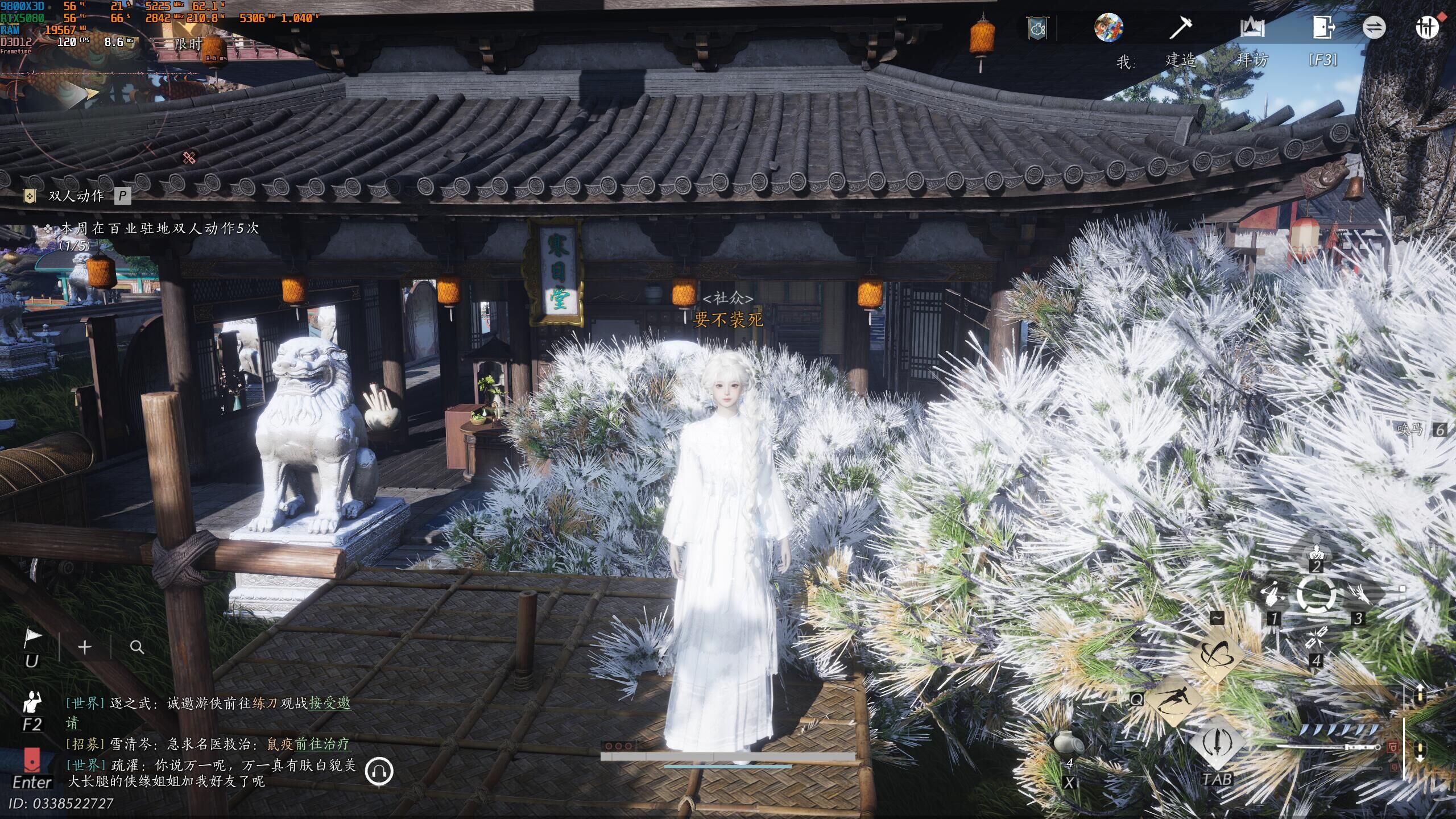Activate the leaping swordsman skill
Image resolution: width=1456 pixels, height=819 pixels.
pyautogui.click(x=1172, y=700)
